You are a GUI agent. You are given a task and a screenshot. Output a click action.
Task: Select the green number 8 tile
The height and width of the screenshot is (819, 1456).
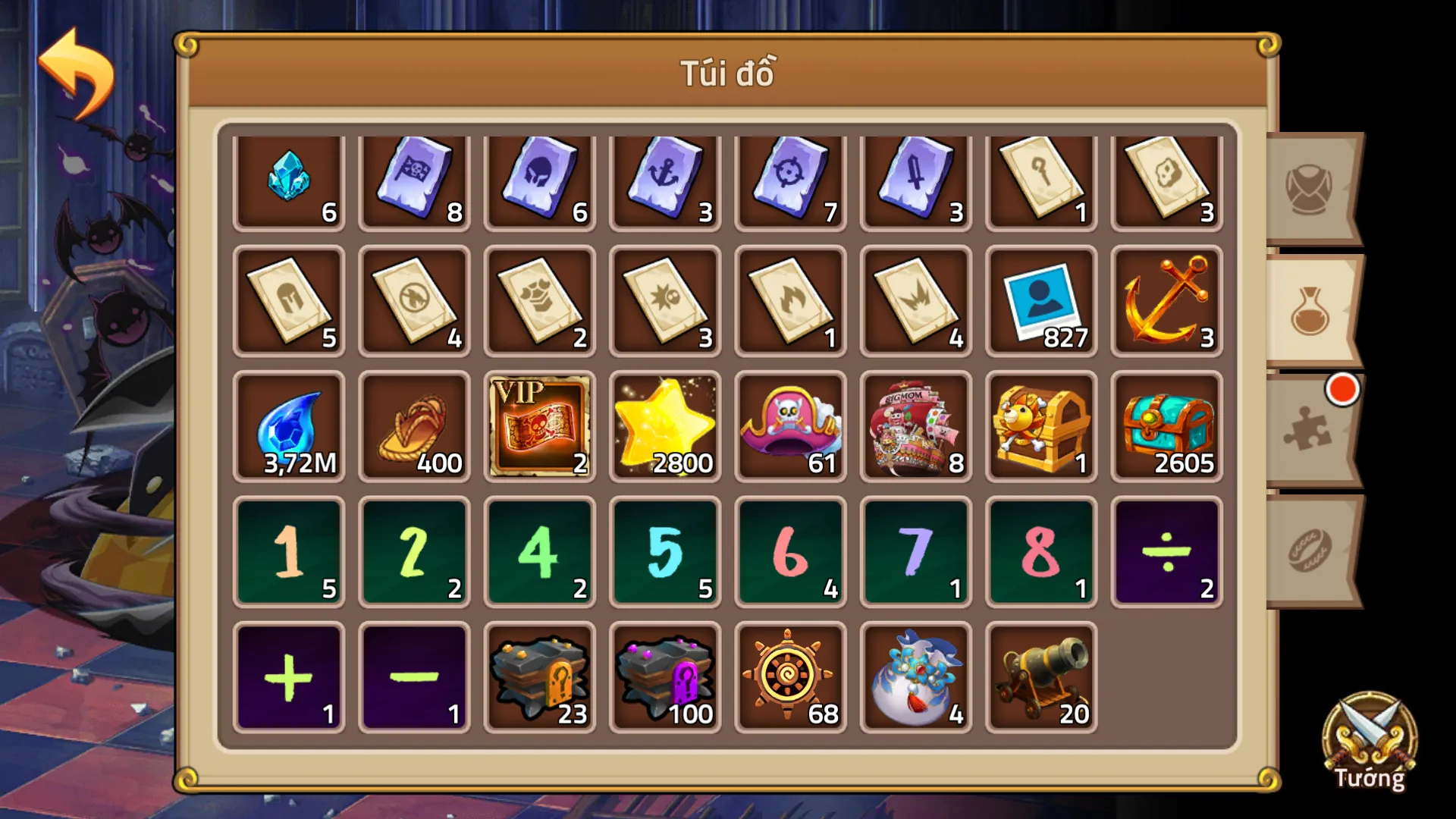click(1040, 551)
